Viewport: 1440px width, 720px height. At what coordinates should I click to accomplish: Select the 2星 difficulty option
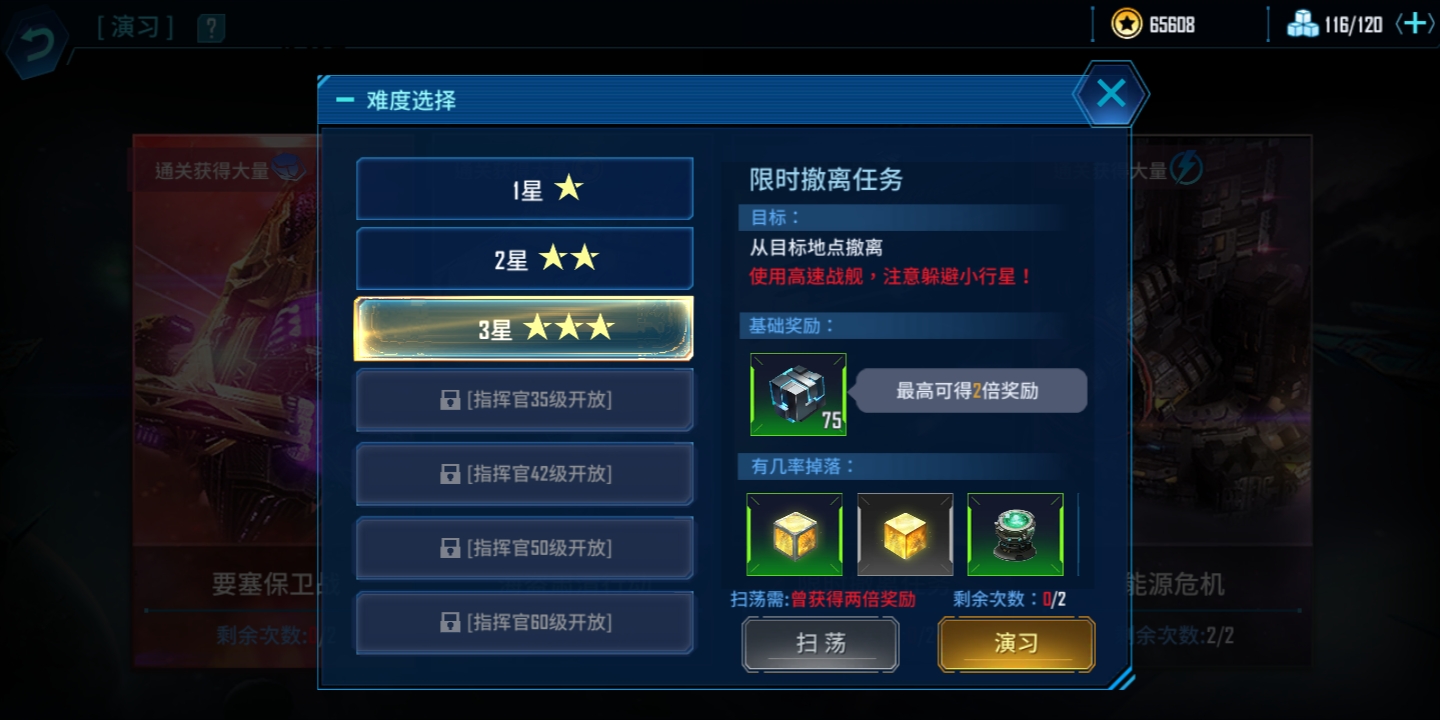(x=524, y=258)
